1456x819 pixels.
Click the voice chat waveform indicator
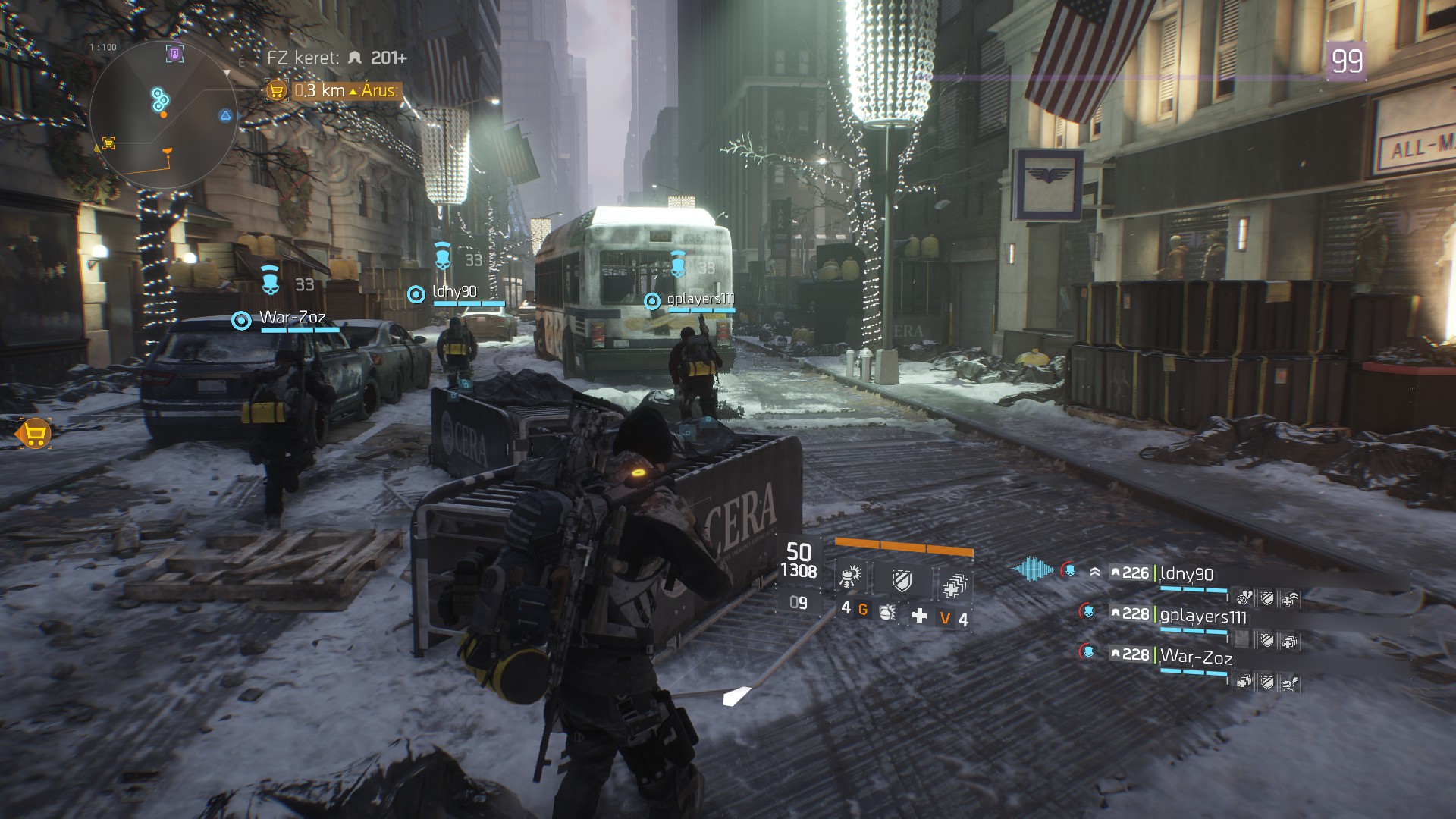click(x=1033, y=570)
